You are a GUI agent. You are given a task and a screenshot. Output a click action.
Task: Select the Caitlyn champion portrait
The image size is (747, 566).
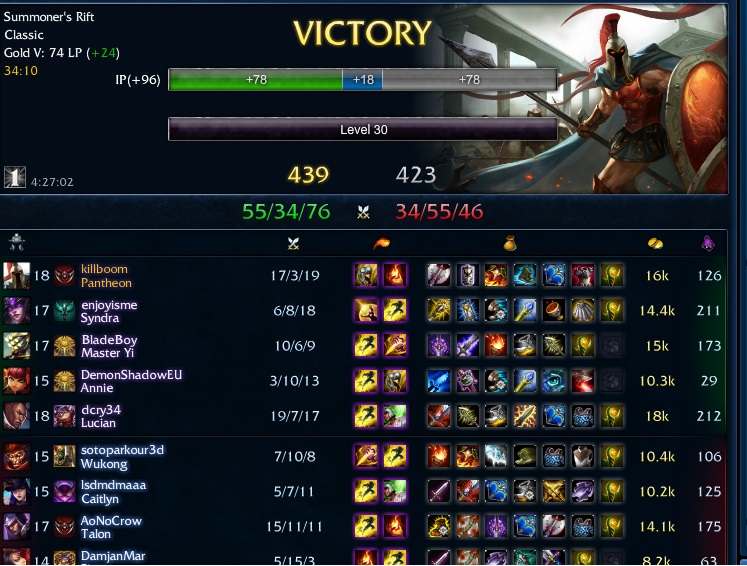(16, 492)
